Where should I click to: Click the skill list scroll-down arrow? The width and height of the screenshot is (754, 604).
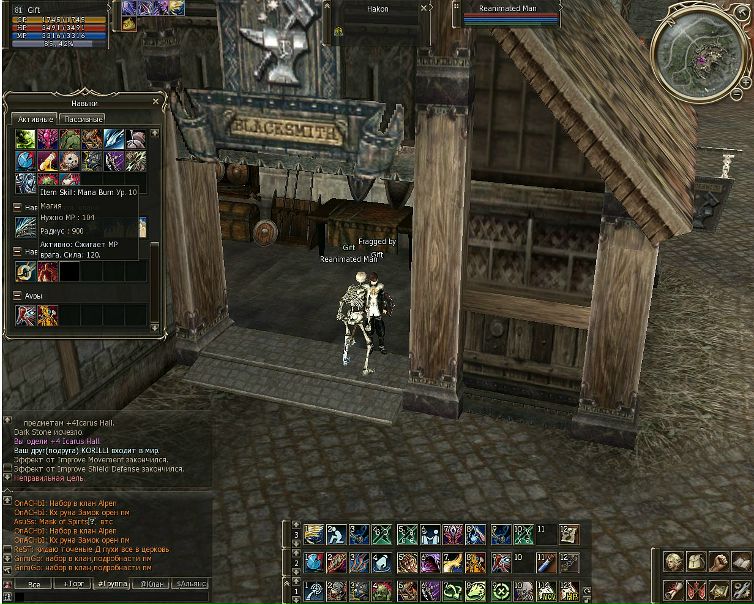coord(154,326)
